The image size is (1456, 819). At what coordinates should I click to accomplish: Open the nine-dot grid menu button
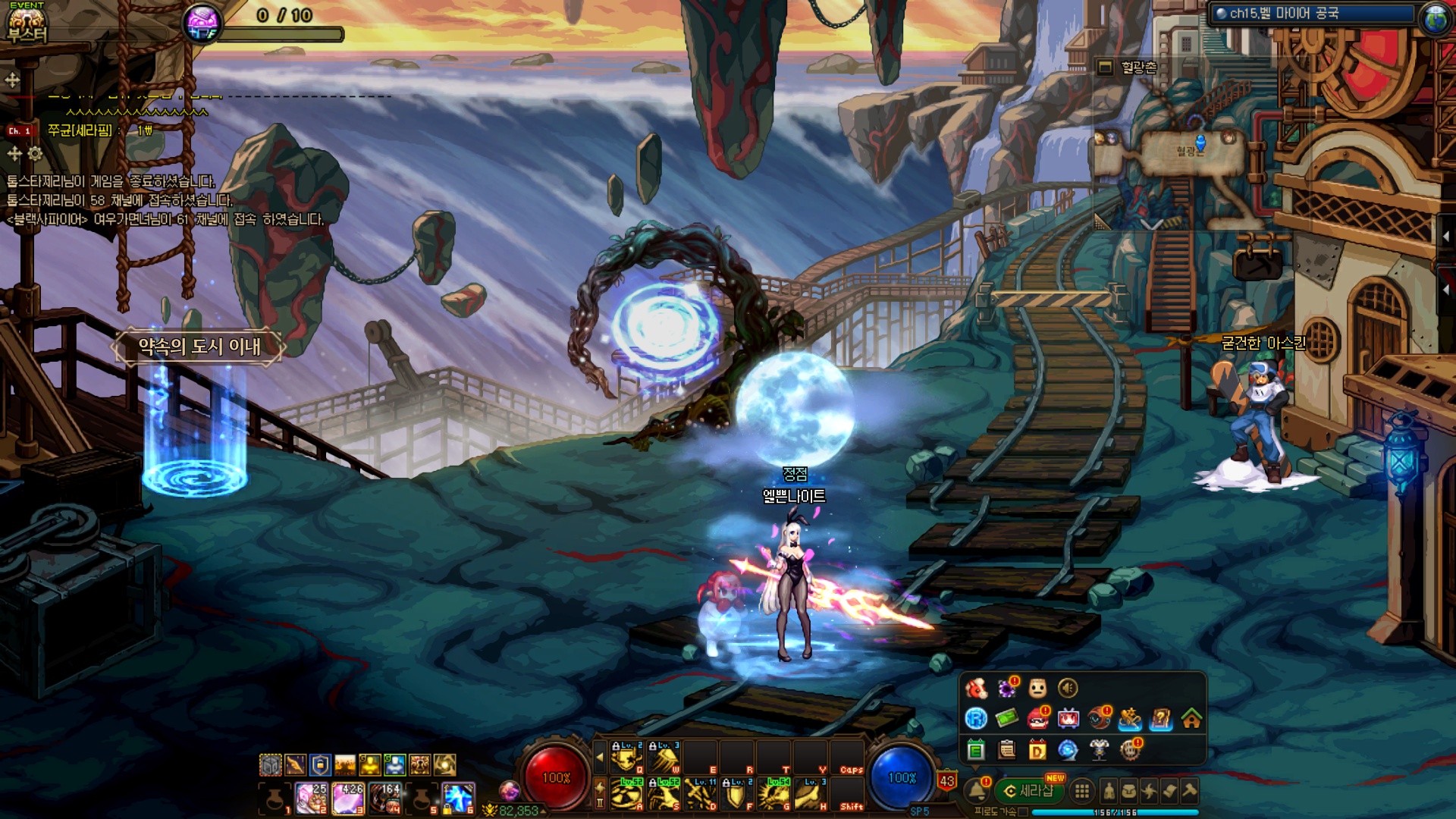tap(1082, 791)
